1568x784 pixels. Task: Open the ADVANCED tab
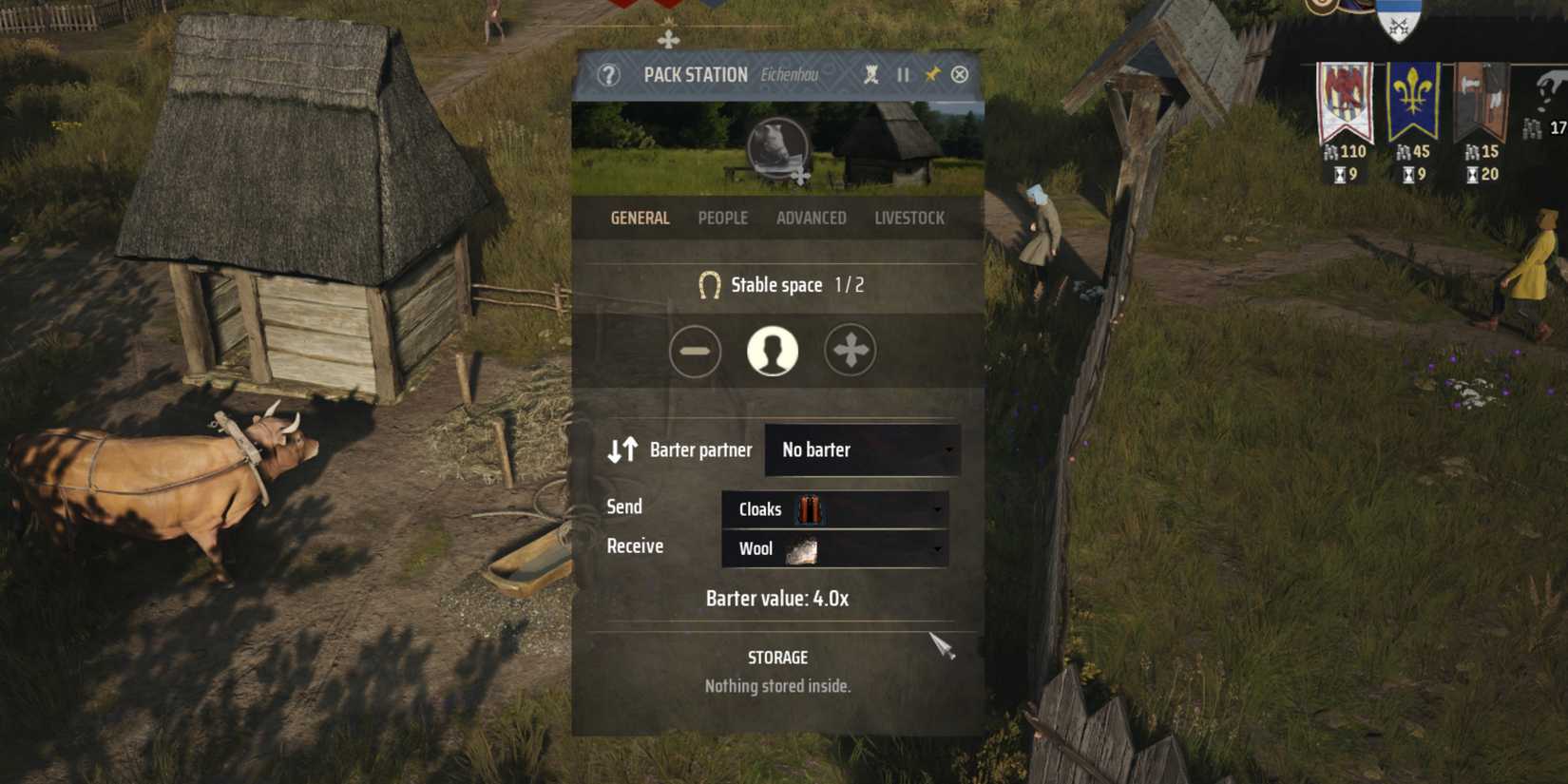812,218
